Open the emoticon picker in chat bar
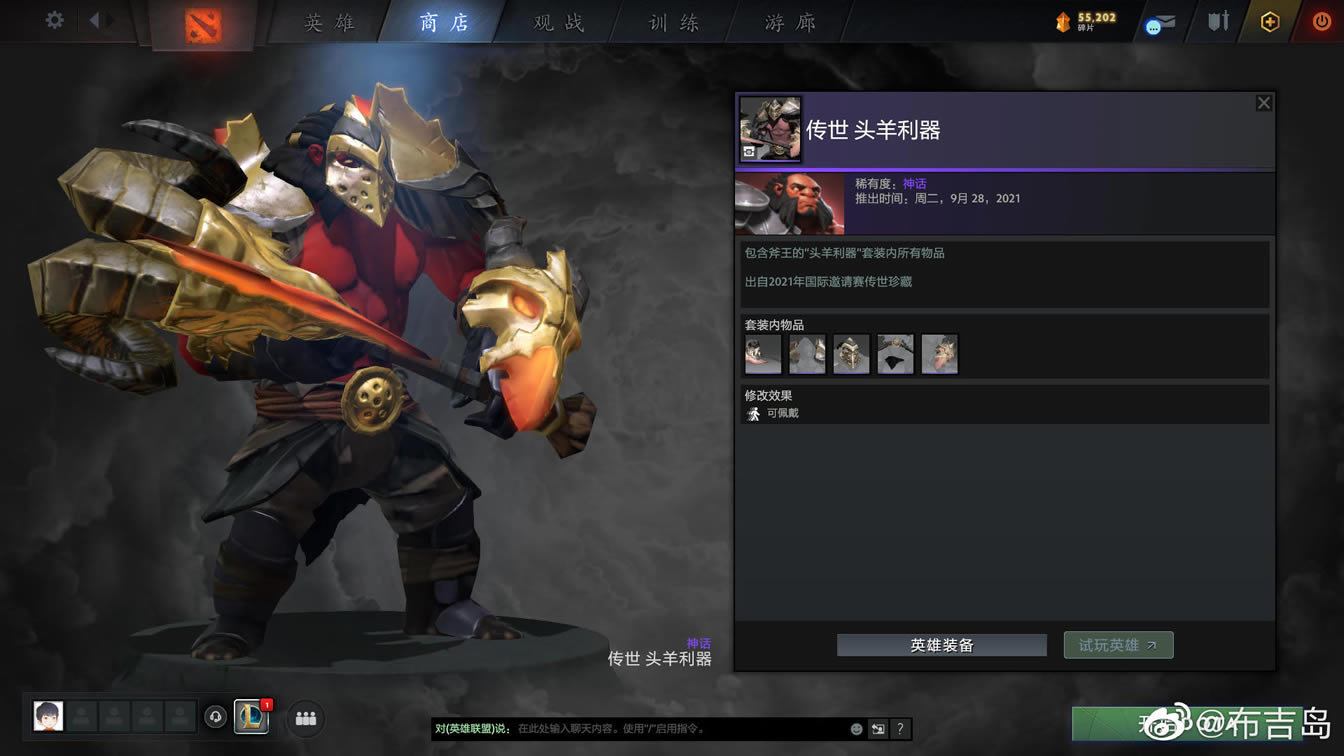This screenshot has height=756, width=1344. coord(856,728)
